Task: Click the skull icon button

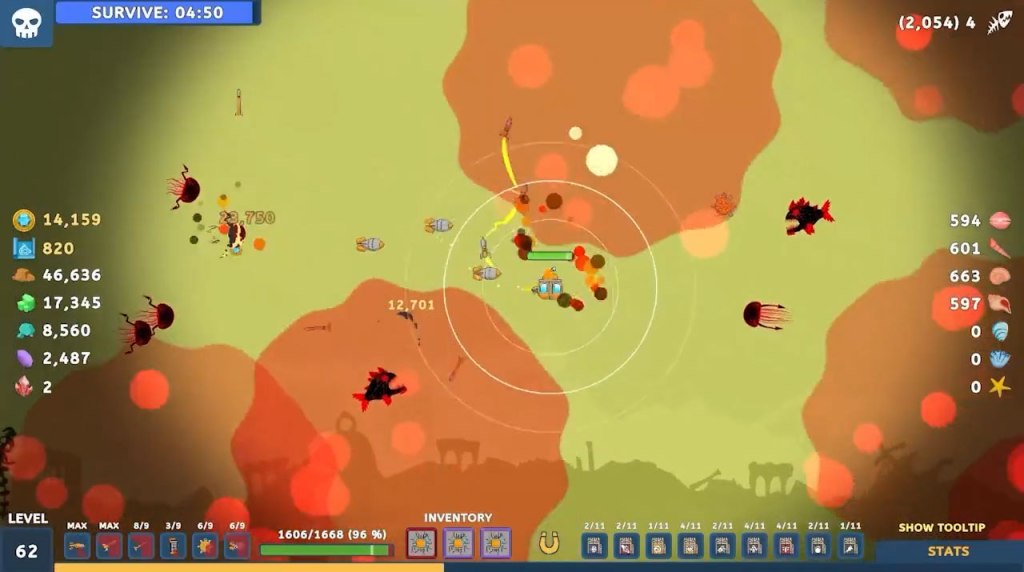Action: coord(26,22)
